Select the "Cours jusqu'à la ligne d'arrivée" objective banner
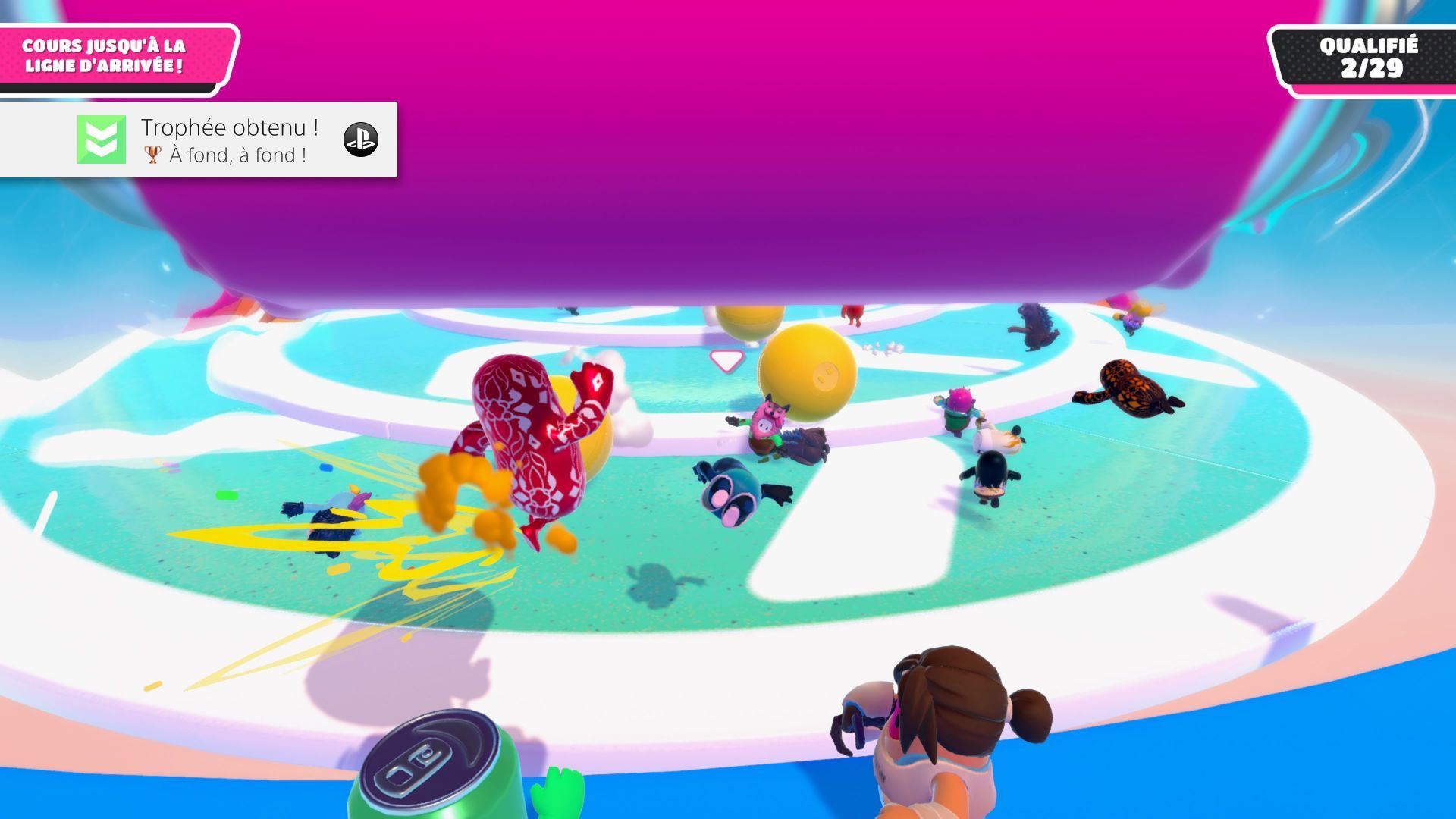 (x=105, y=56)
